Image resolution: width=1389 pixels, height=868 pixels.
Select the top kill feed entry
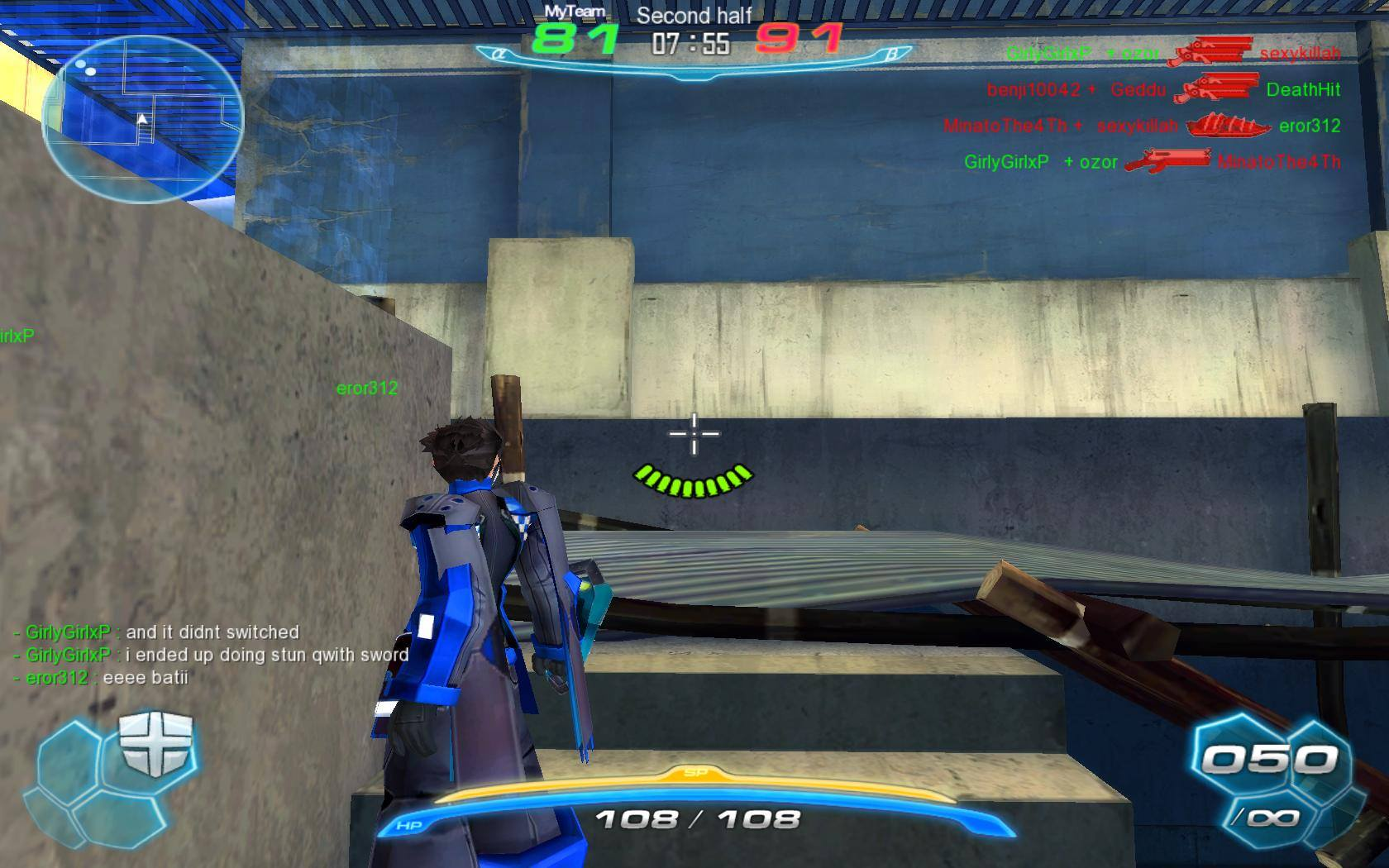(1172, 53)
